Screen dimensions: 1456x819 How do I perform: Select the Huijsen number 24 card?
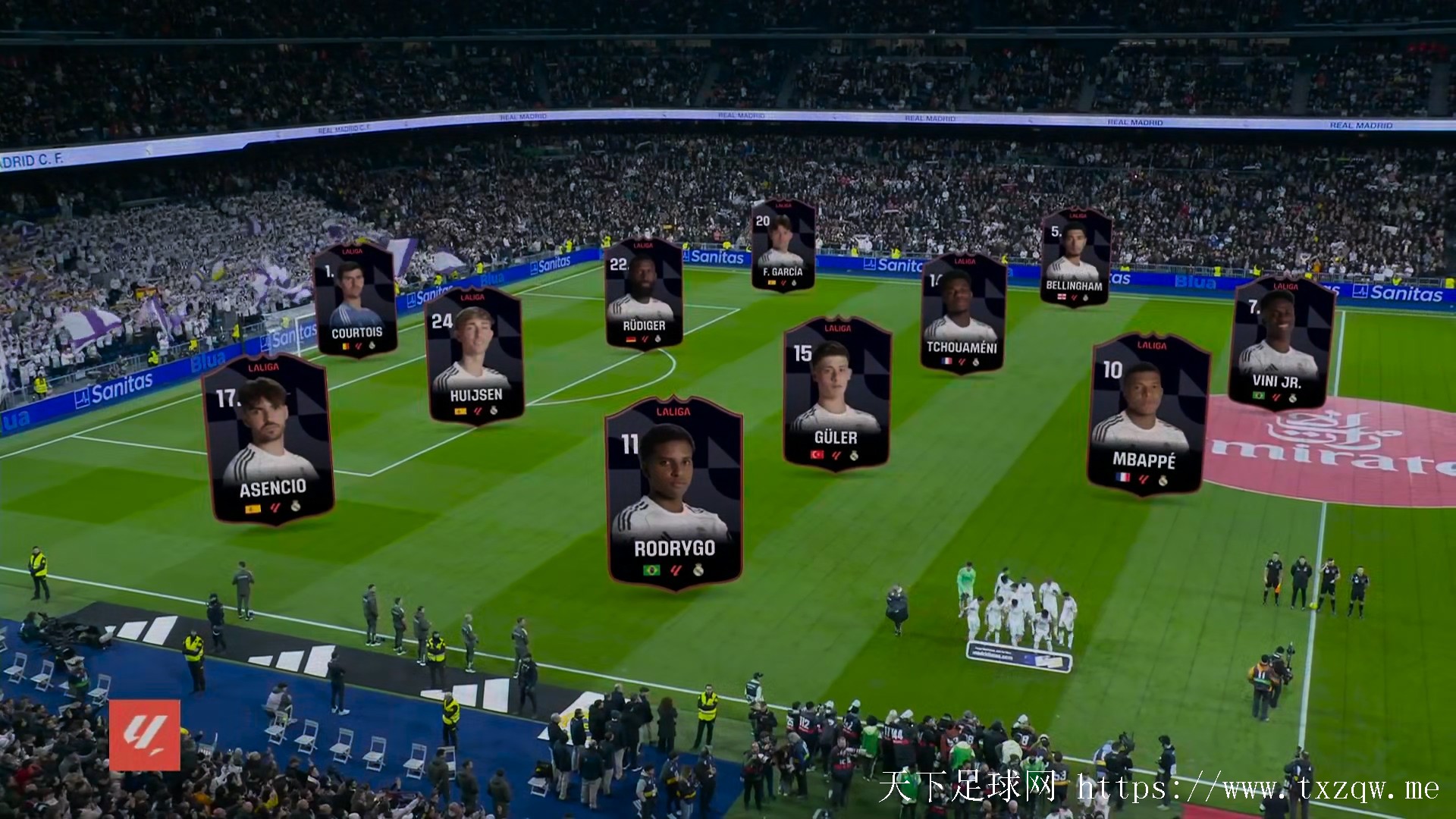point(475,356)
